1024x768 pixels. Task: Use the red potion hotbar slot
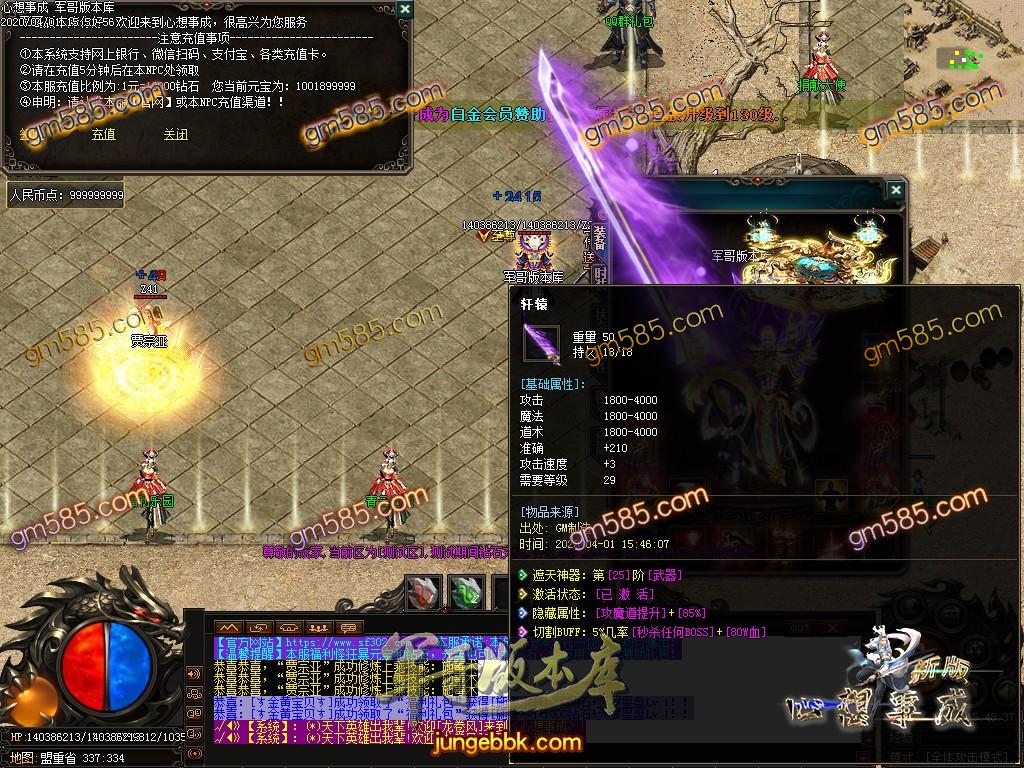425,593
